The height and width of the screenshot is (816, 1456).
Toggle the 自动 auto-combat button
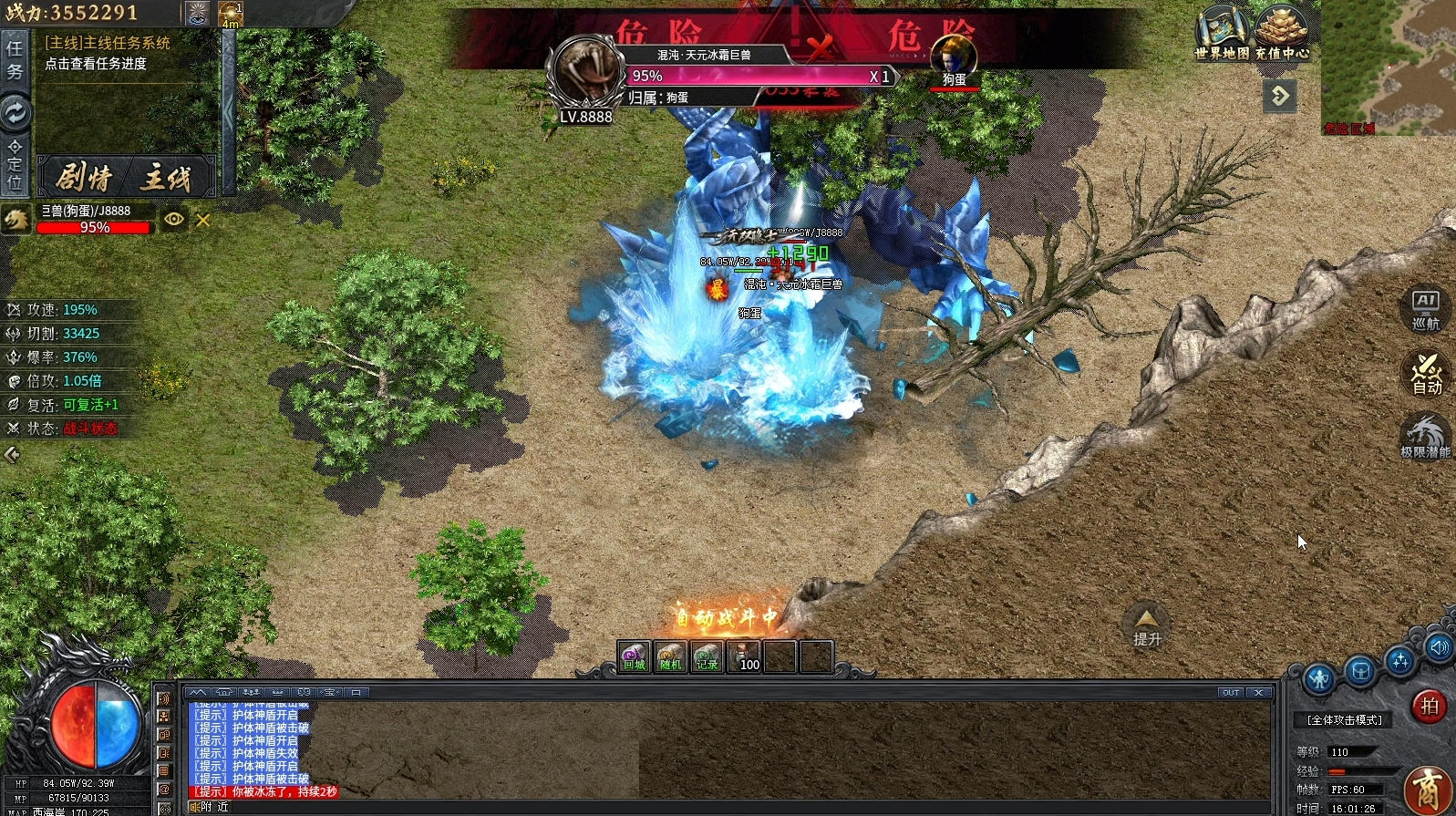(x=1426, y=373)
